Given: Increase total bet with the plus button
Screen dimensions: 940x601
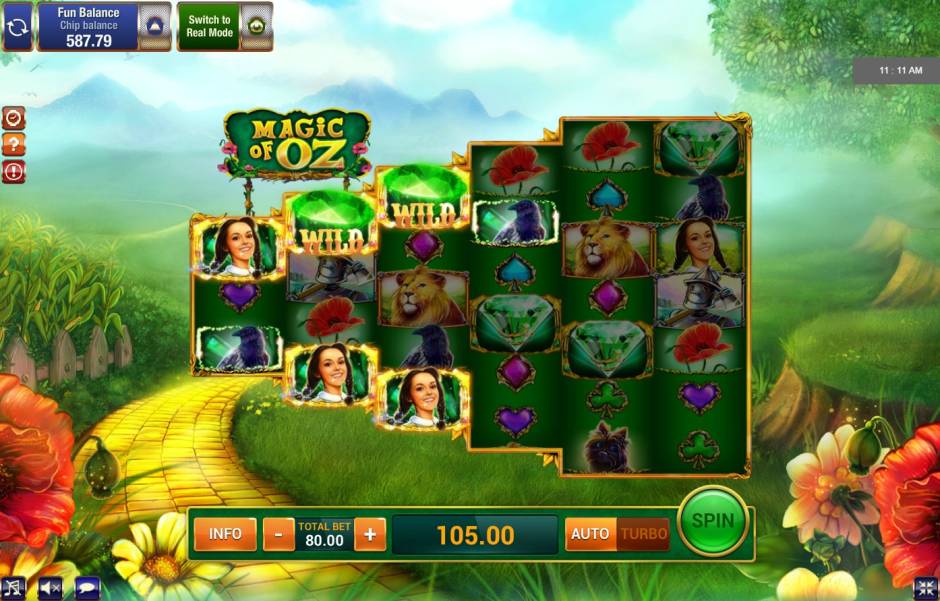Looking at the screenshot, I should coord(370,534).
